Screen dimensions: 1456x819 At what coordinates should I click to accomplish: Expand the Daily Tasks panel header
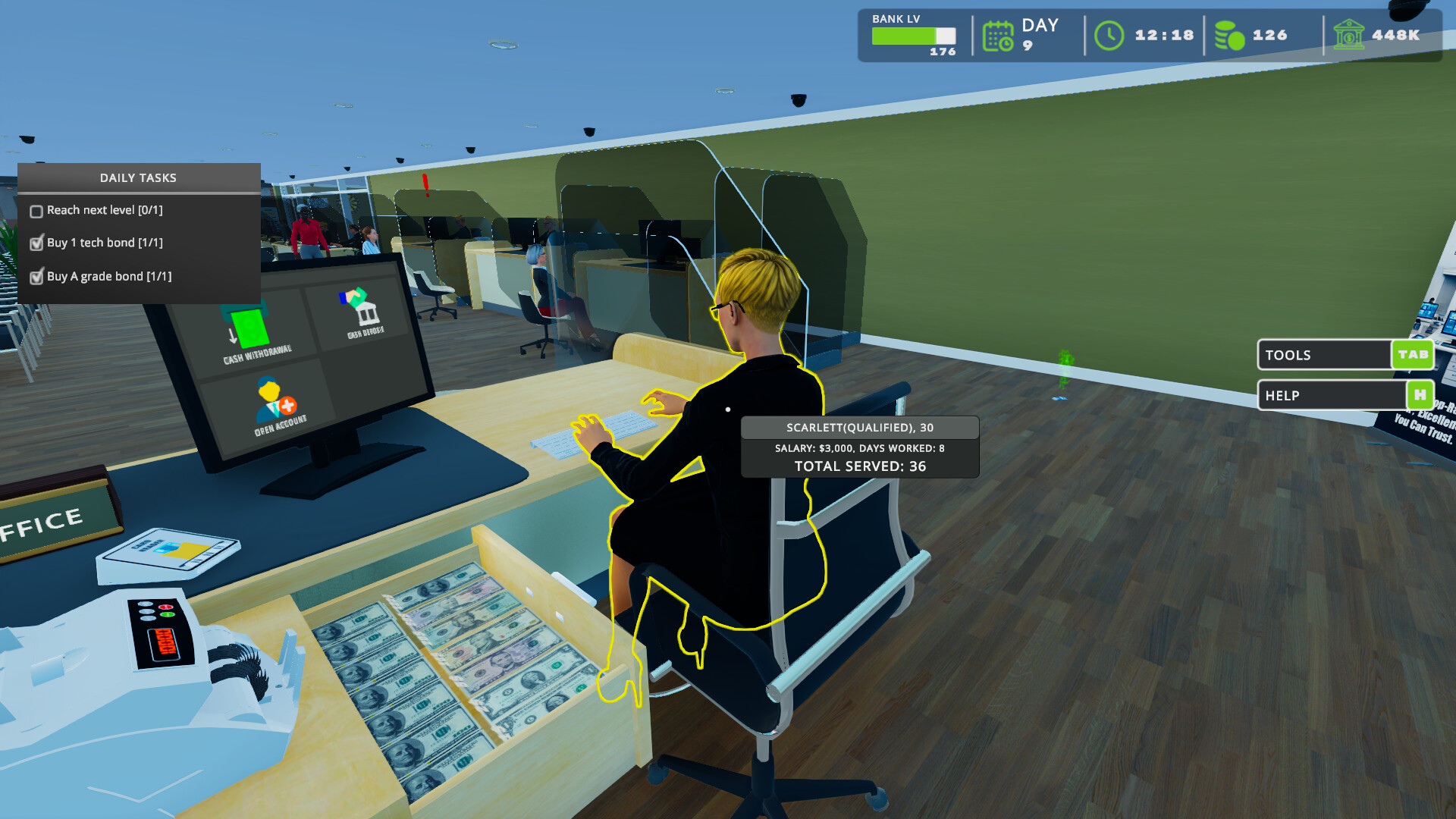[x=139, y=177]
